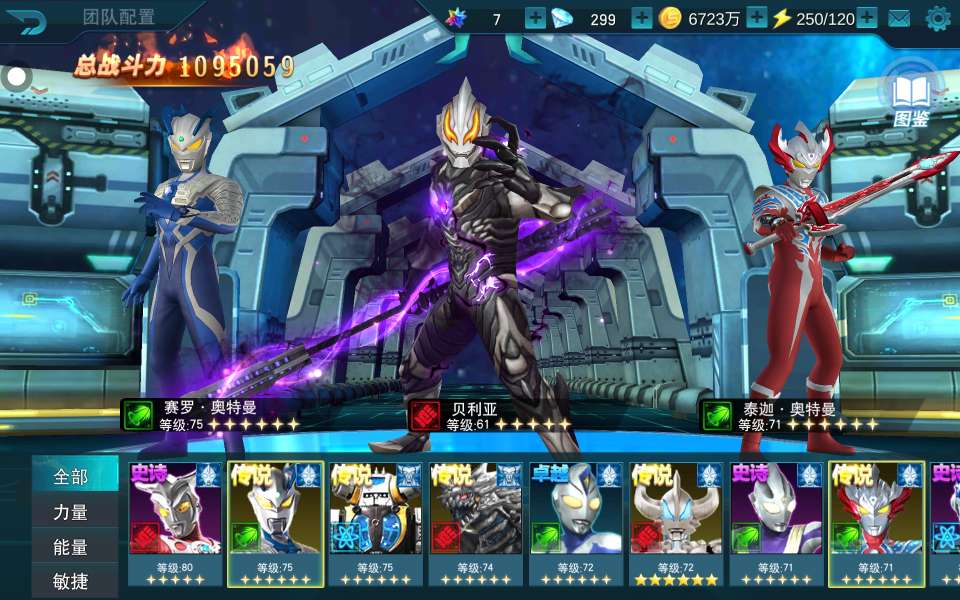
Task: Select the 敏捷 category tab
Action: (72, 581)
